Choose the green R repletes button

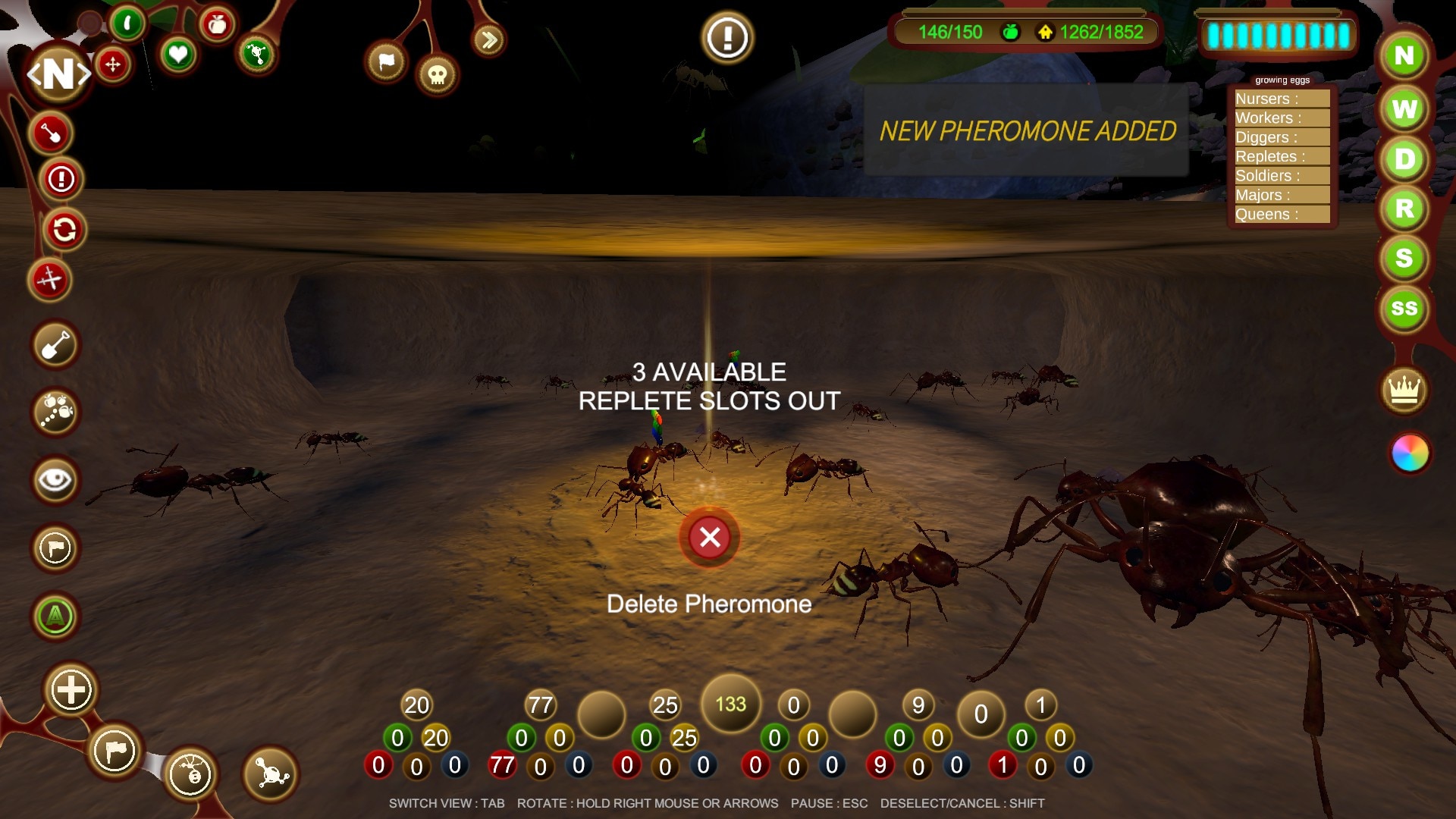coord(1404,209)
